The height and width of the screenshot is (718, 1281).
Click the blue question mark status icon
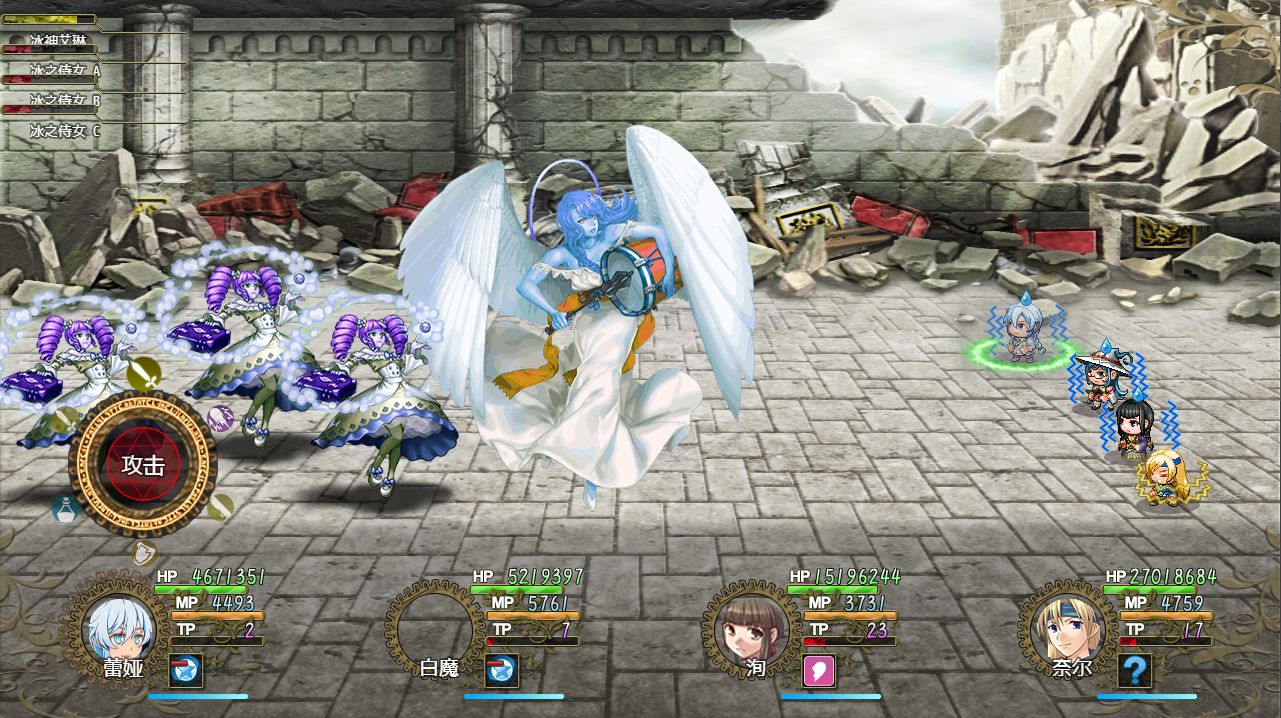click(x=1134, y=672)
